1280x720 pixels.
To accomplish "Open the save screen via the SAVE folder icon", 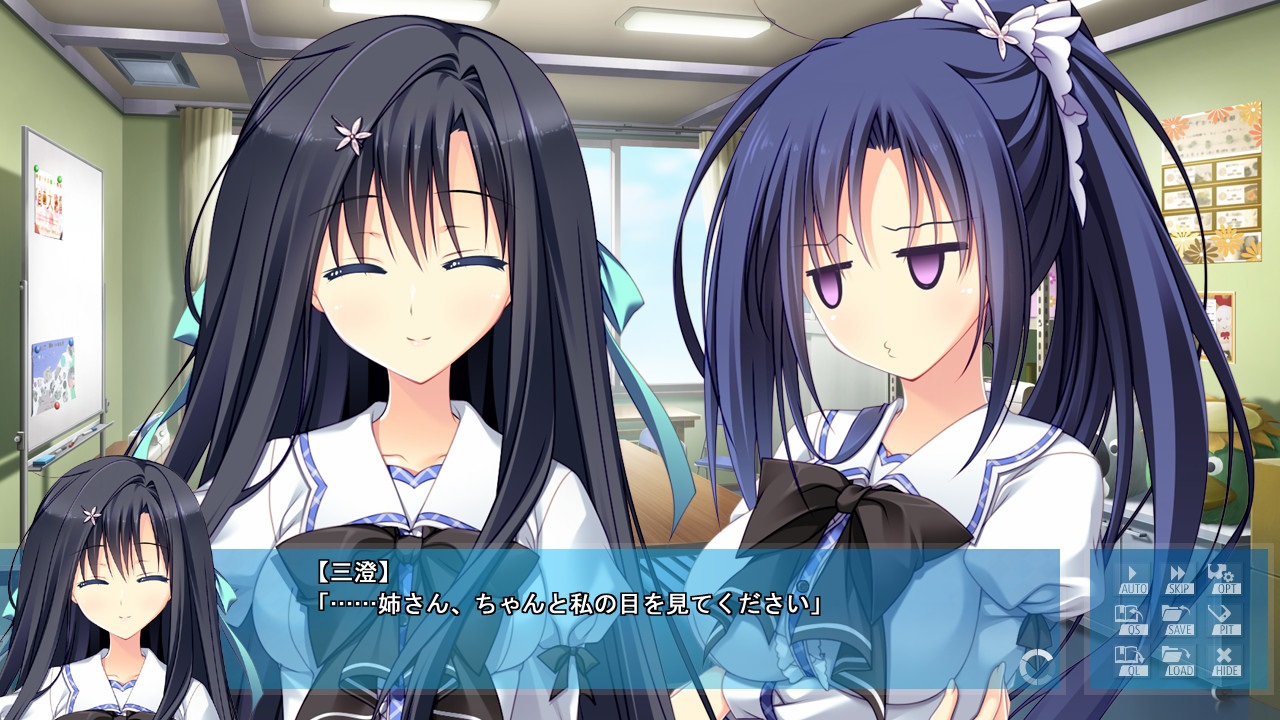I will tap(1177, 618).
